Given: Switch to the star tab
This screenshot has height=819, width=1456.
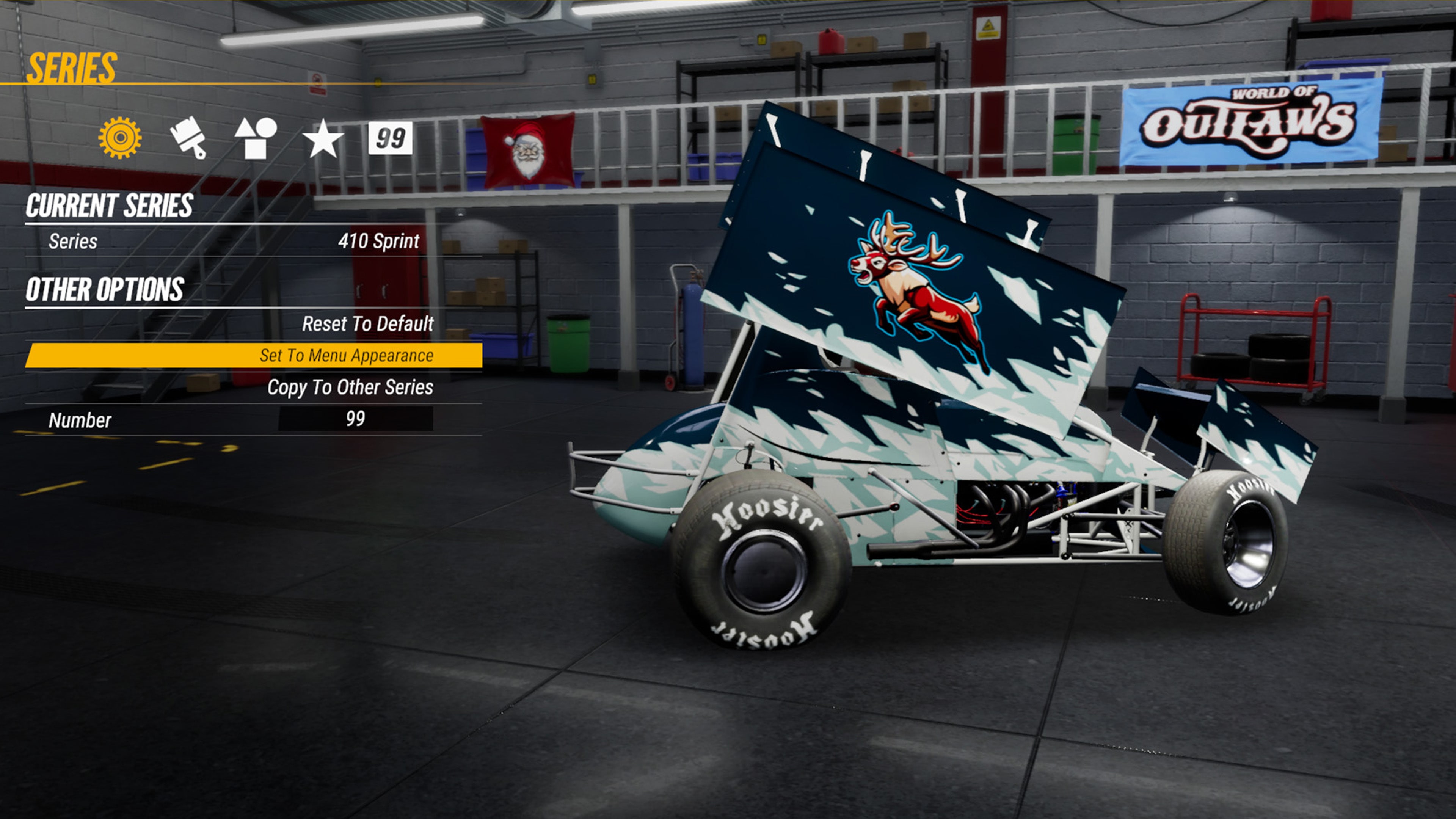Looking at the screenshot, I should pos(323,138).
